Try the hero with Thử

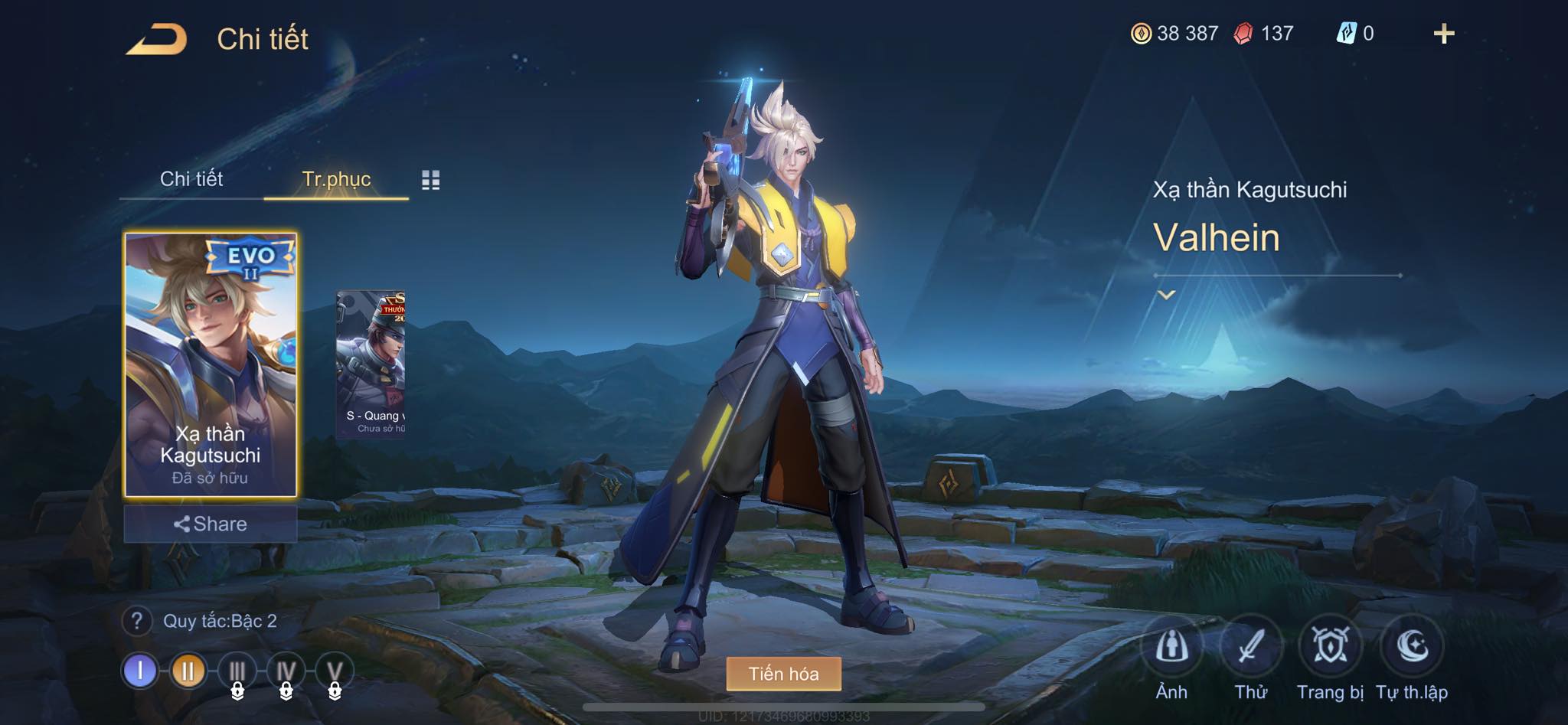(1251, 648)
